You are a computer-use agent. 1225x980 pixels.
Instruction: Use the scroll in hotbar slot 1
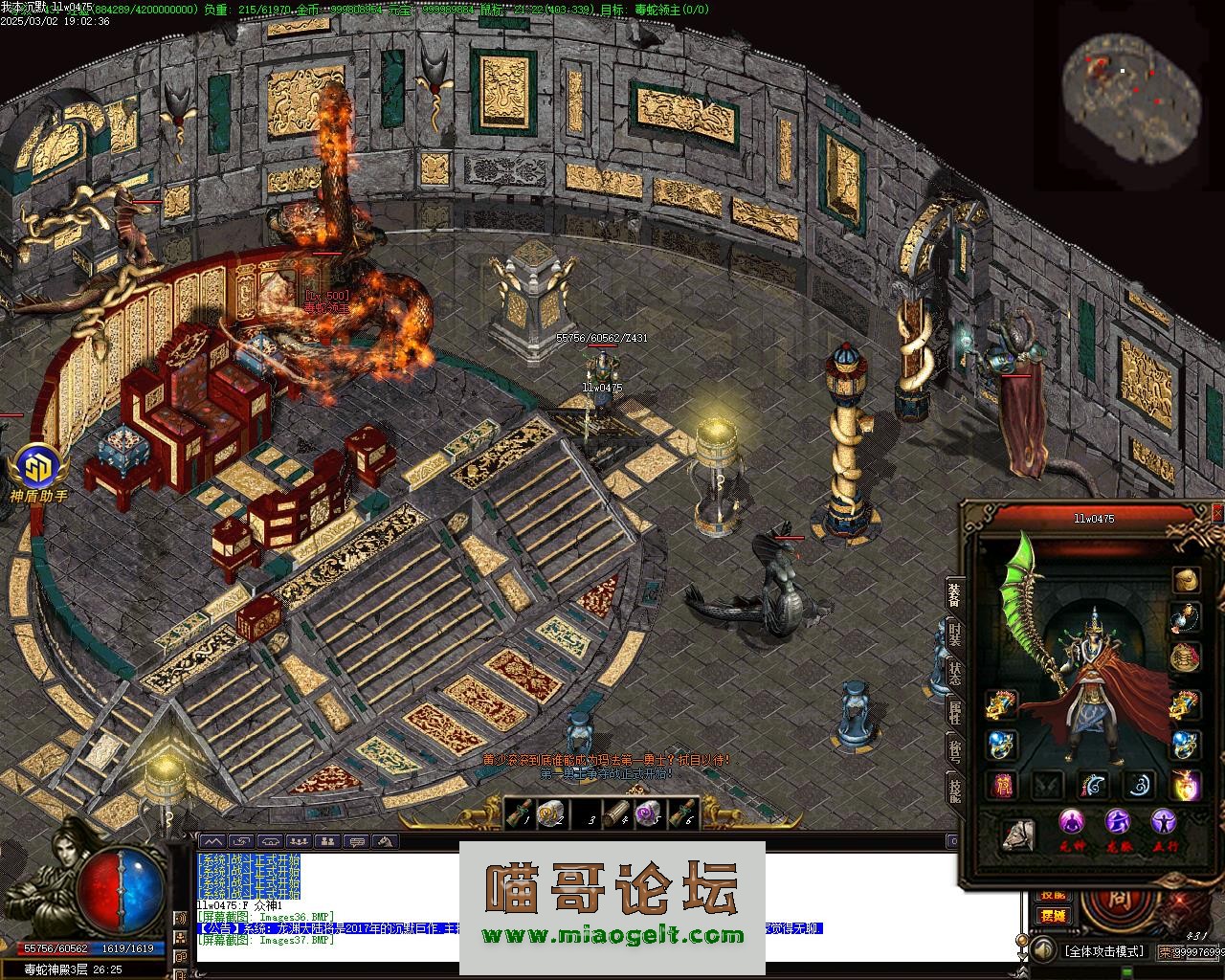click(520, 813)
